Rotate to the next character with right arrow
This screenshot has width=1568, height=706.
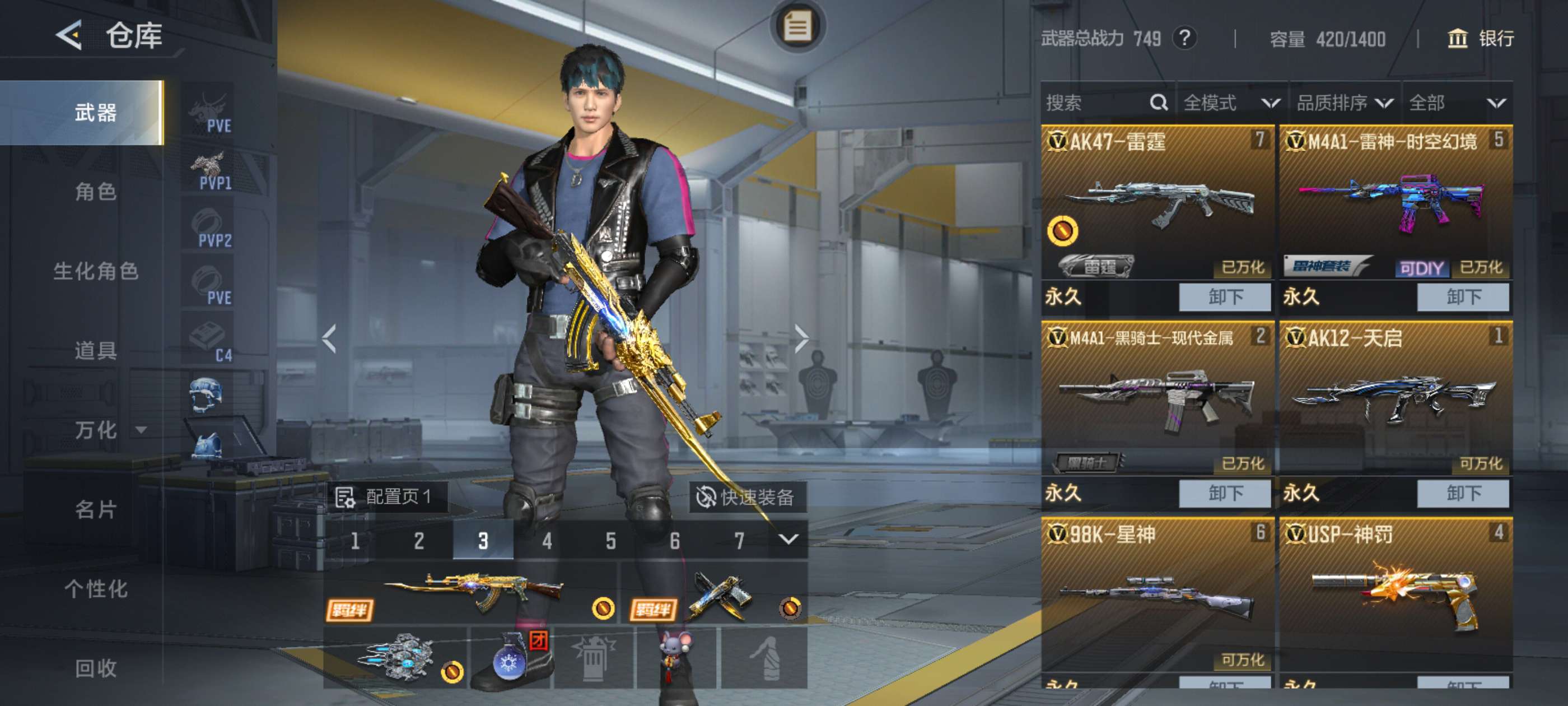pyautogui.click(x=801, y=338)
